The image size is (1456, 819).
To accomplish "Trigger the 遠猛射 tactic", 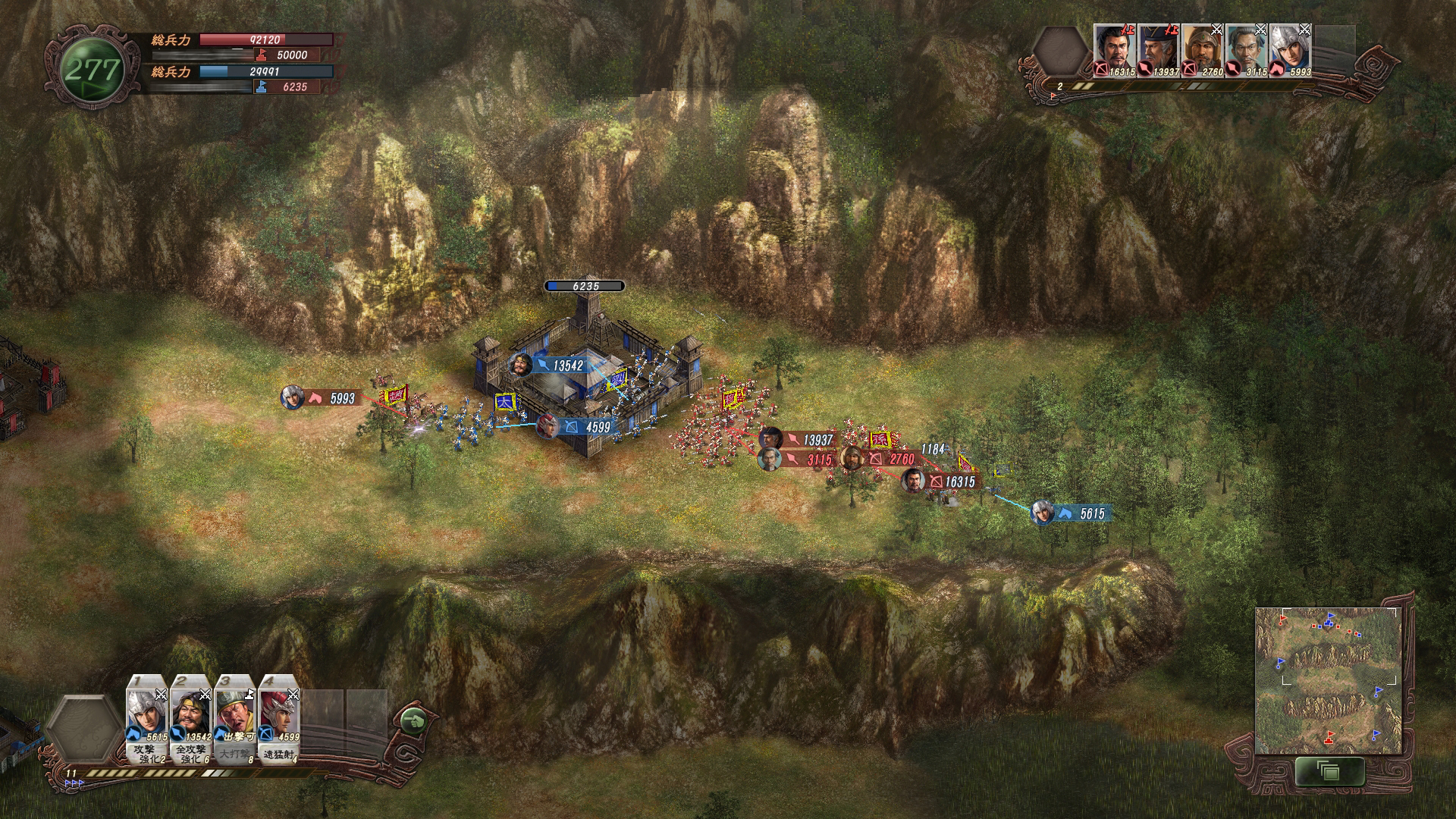I will (x=279, y=755).
